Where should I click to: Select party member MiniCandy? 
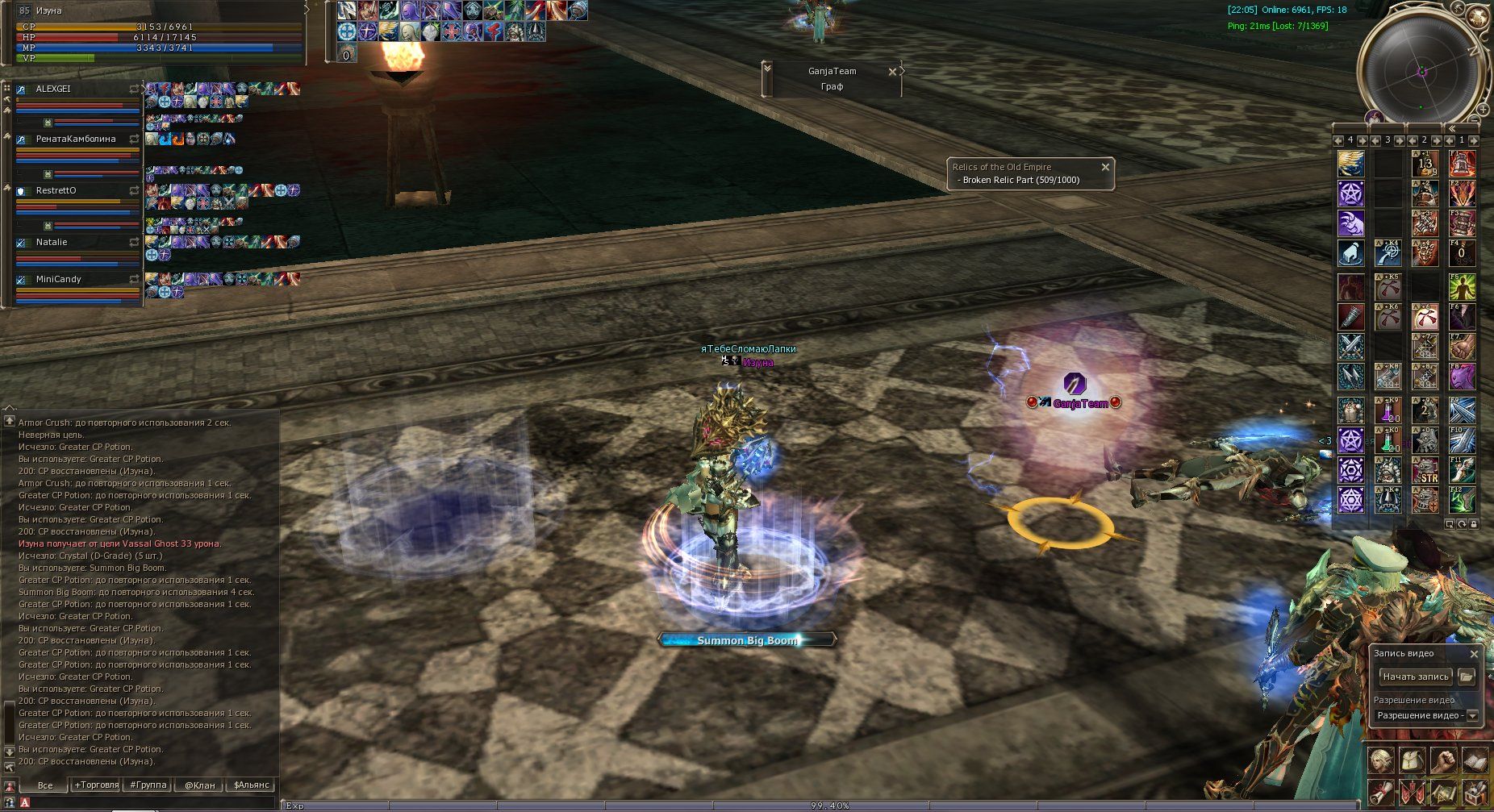(58, 279)
